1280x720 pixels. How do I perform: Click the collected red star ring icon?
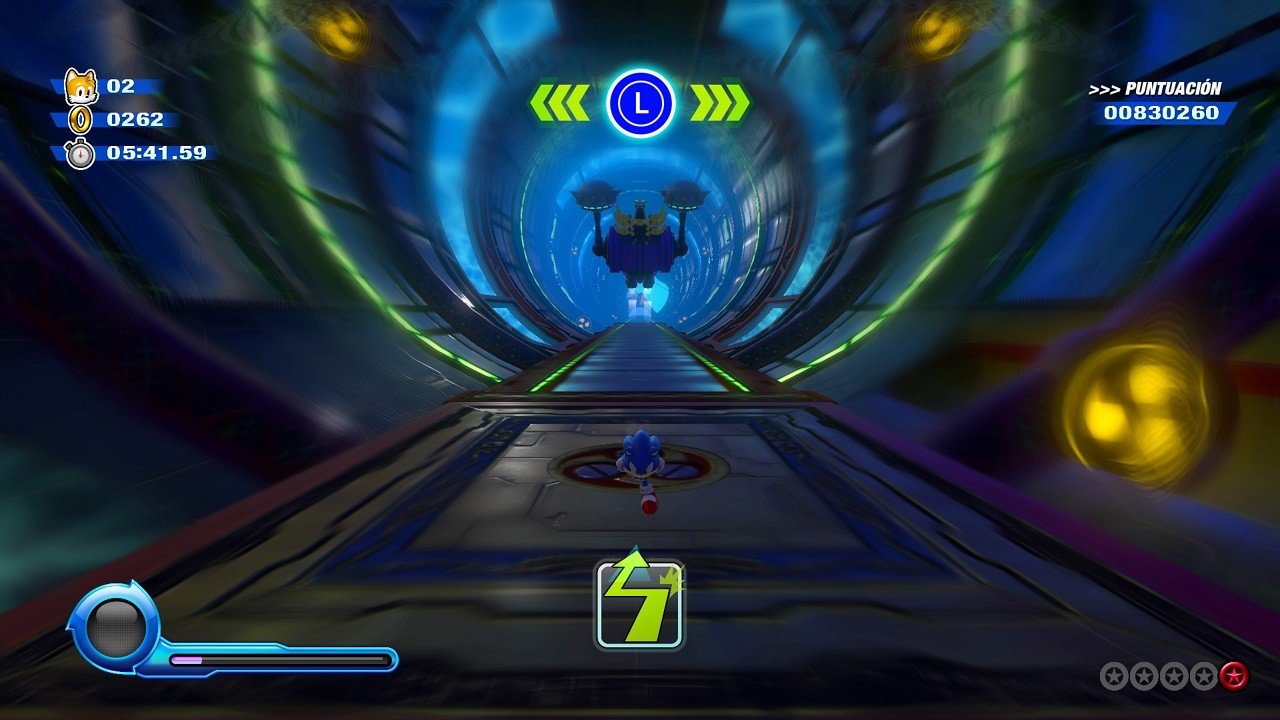pyautogui.click(x=1234, y=676)
